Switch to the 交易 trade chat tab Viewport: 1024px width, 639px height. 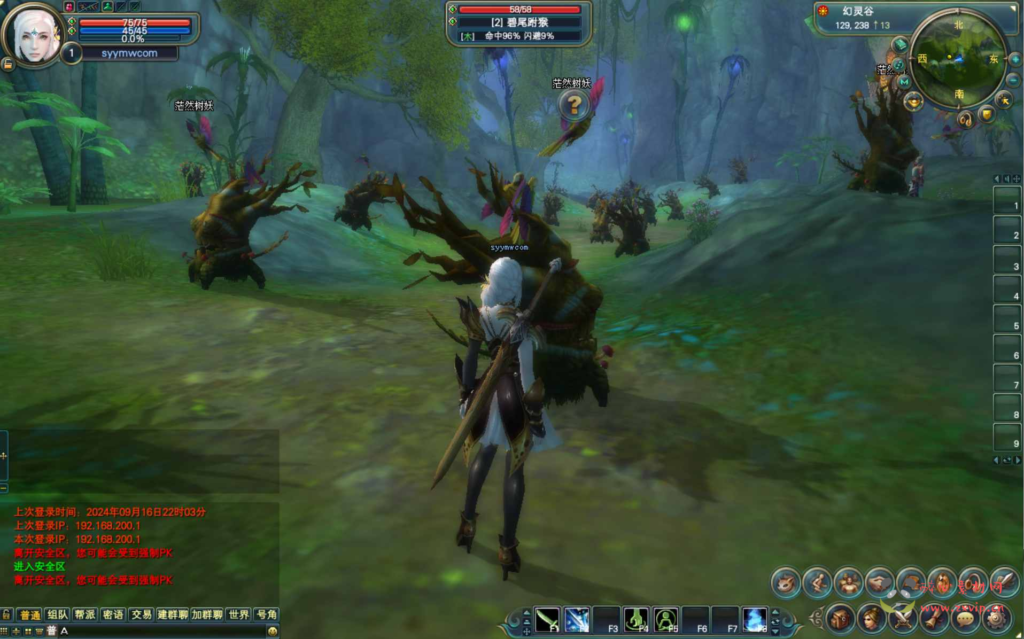tap(141, 614)
